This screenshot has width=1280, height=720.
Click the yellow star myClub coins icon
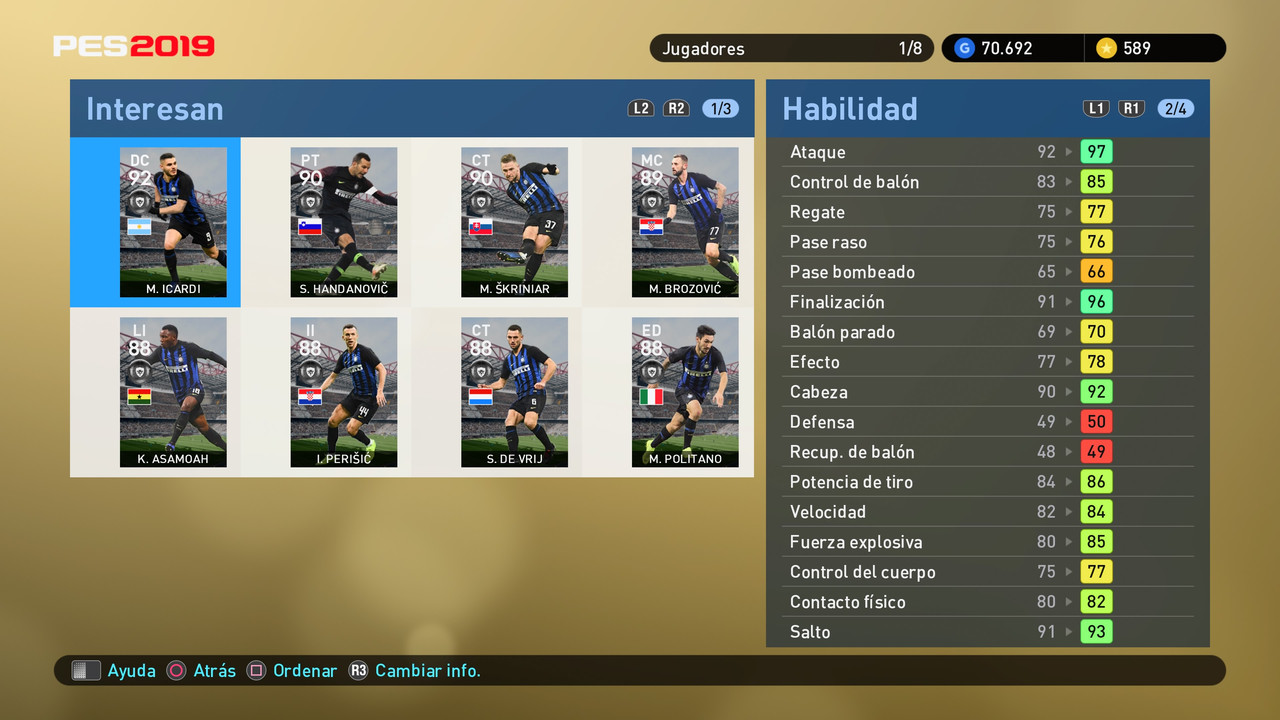pyautogui.click(x=1106, y=47)
